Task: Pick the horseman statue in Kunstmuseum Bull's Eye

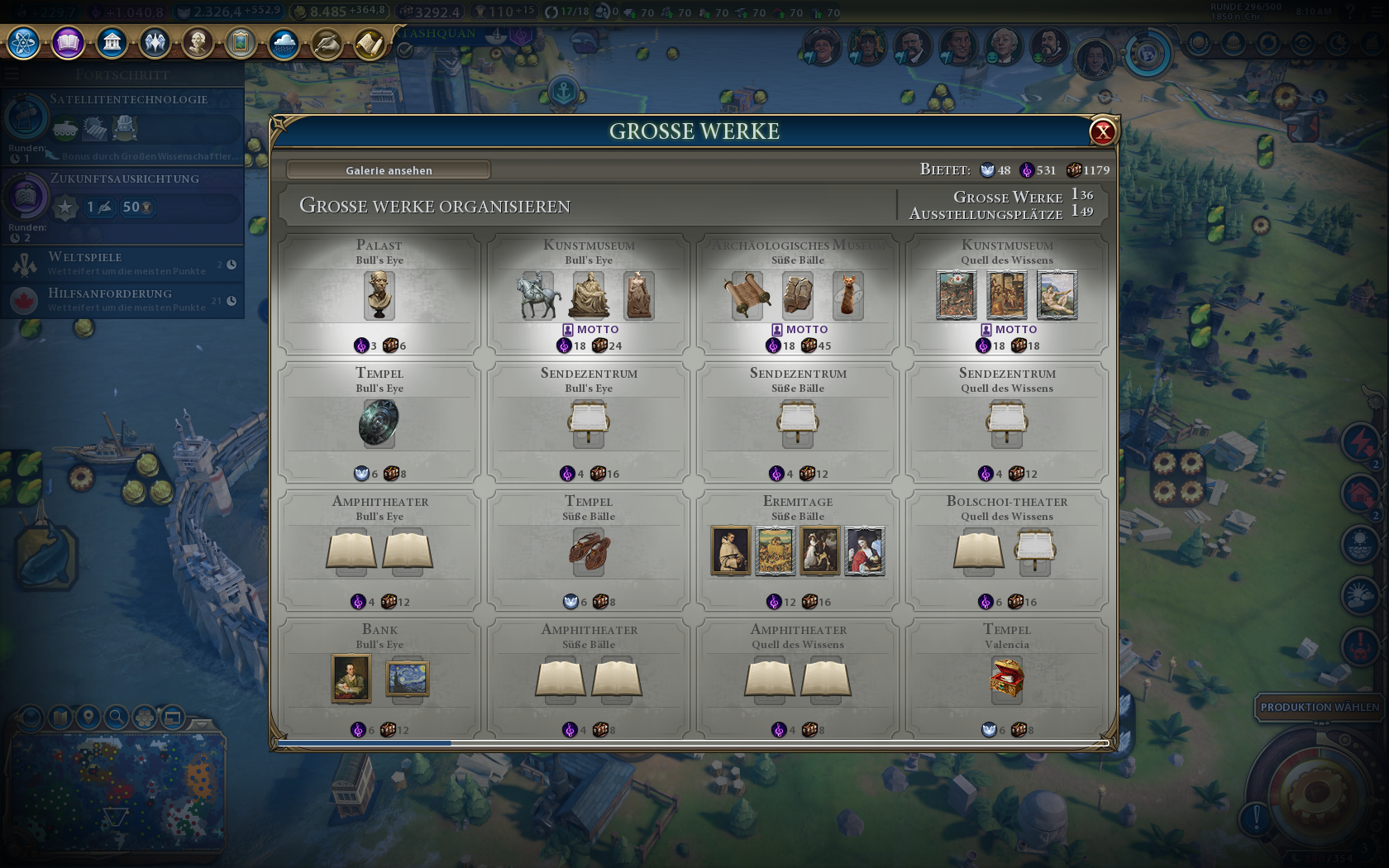Action: click(x=538, y=296)
